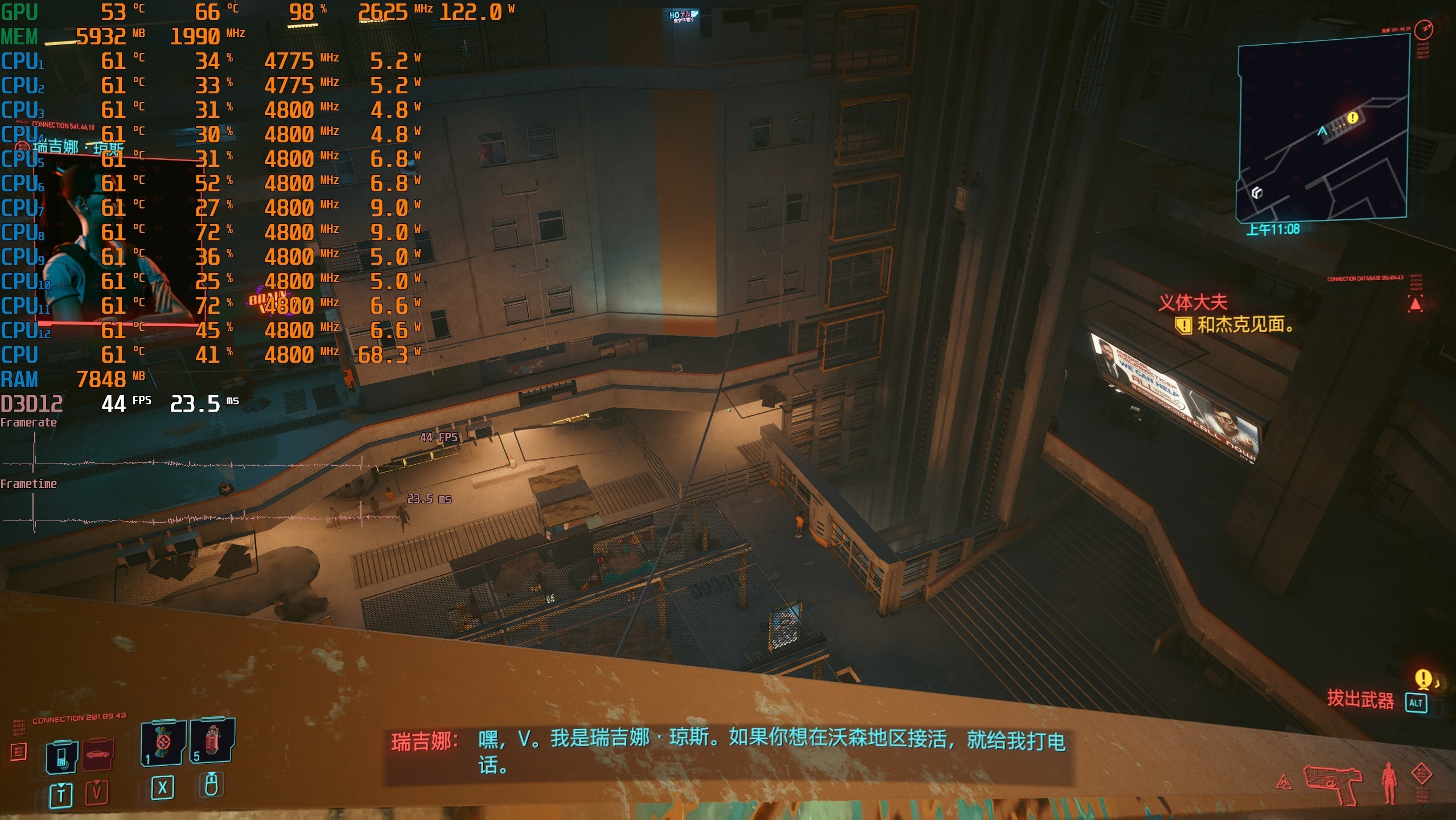The height and width of the screenshot is (820, 1456).
Task: Select the red car vehicle icon
Action: [97, 755]
